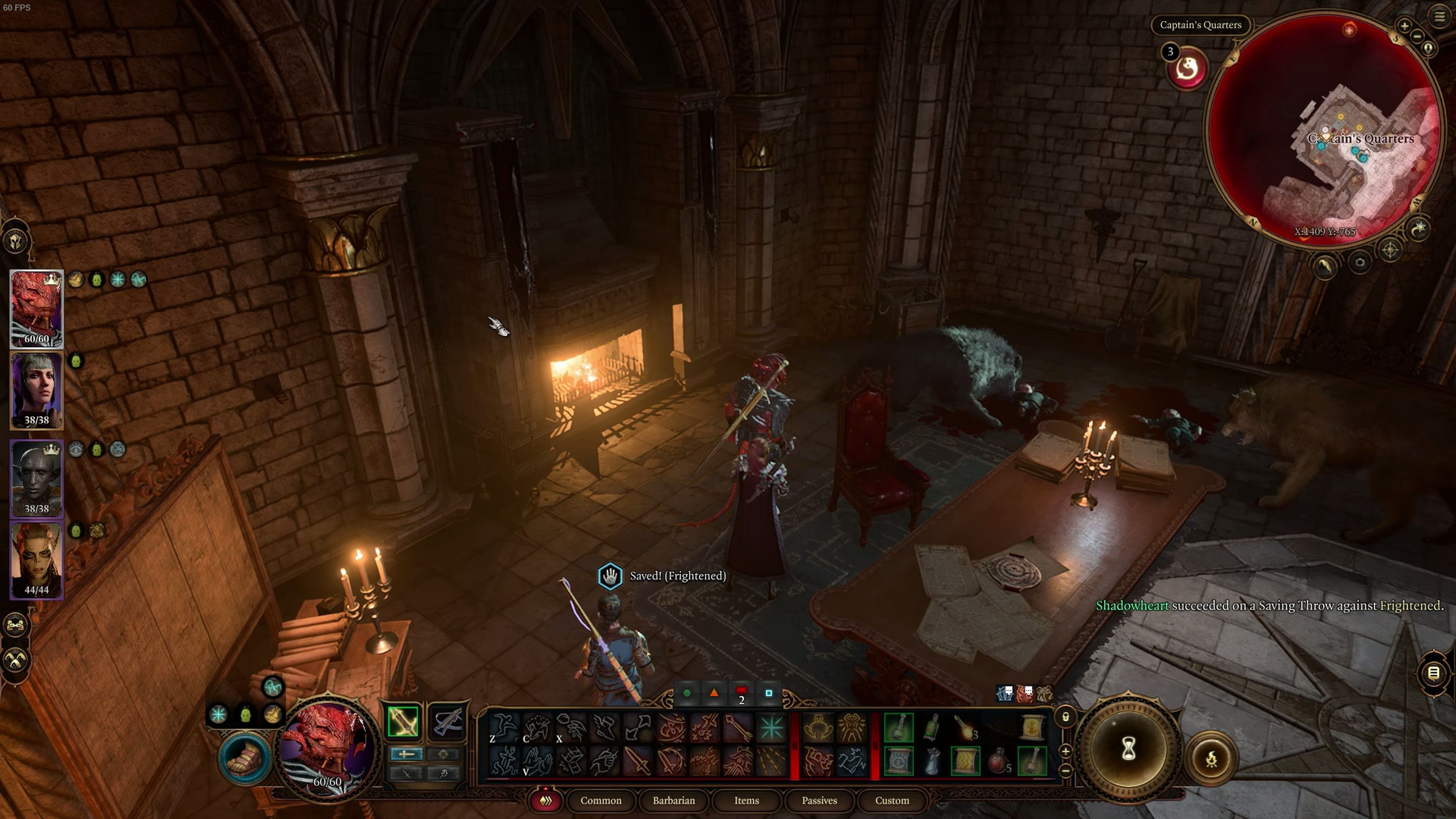Select Shadowheart's party portrait
This screenshot has width=1456, height=819.
[x=37, y=390]
